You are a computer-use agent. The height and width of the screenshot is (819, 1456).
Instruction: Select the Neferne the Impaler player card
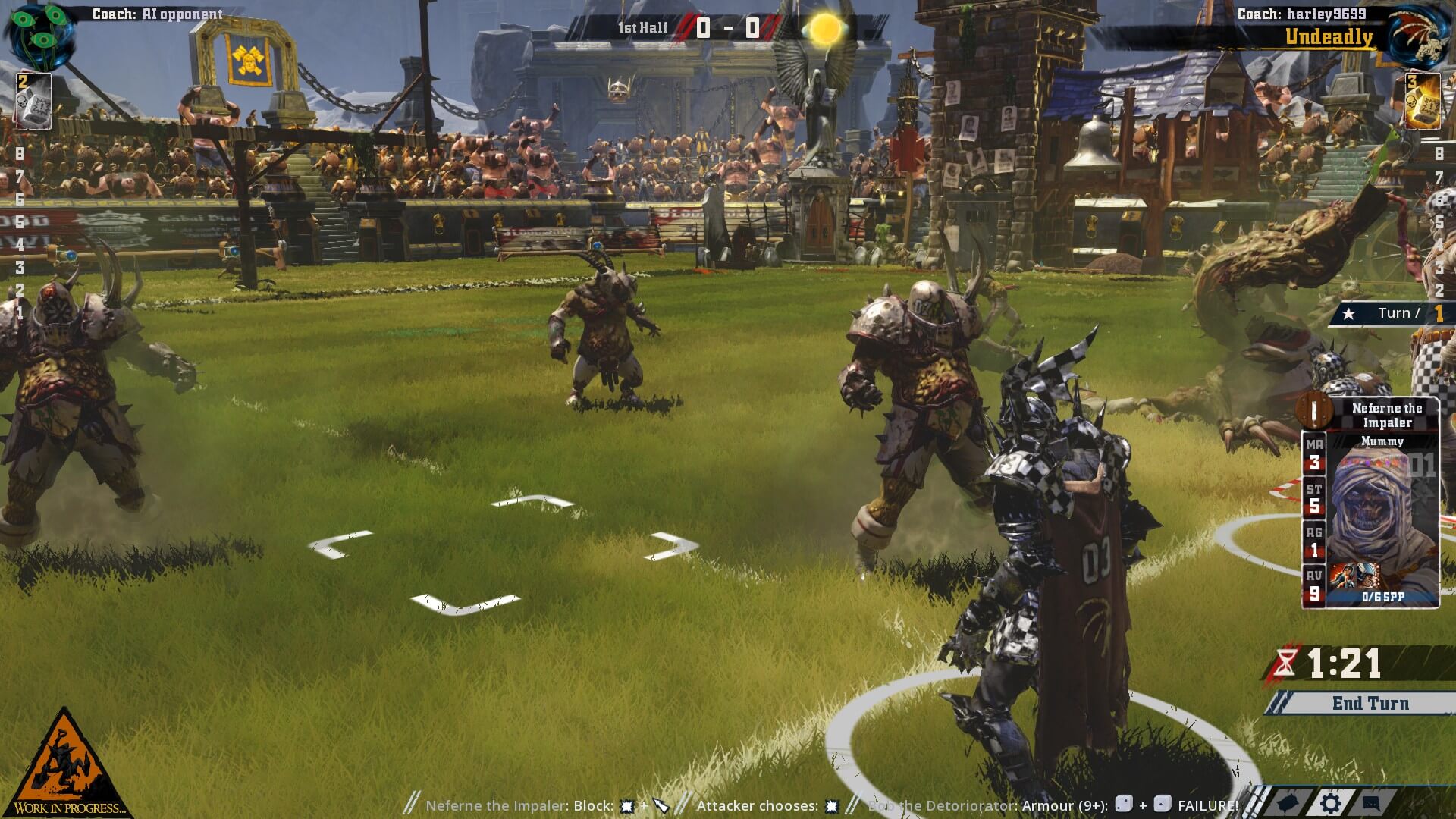1370,502
